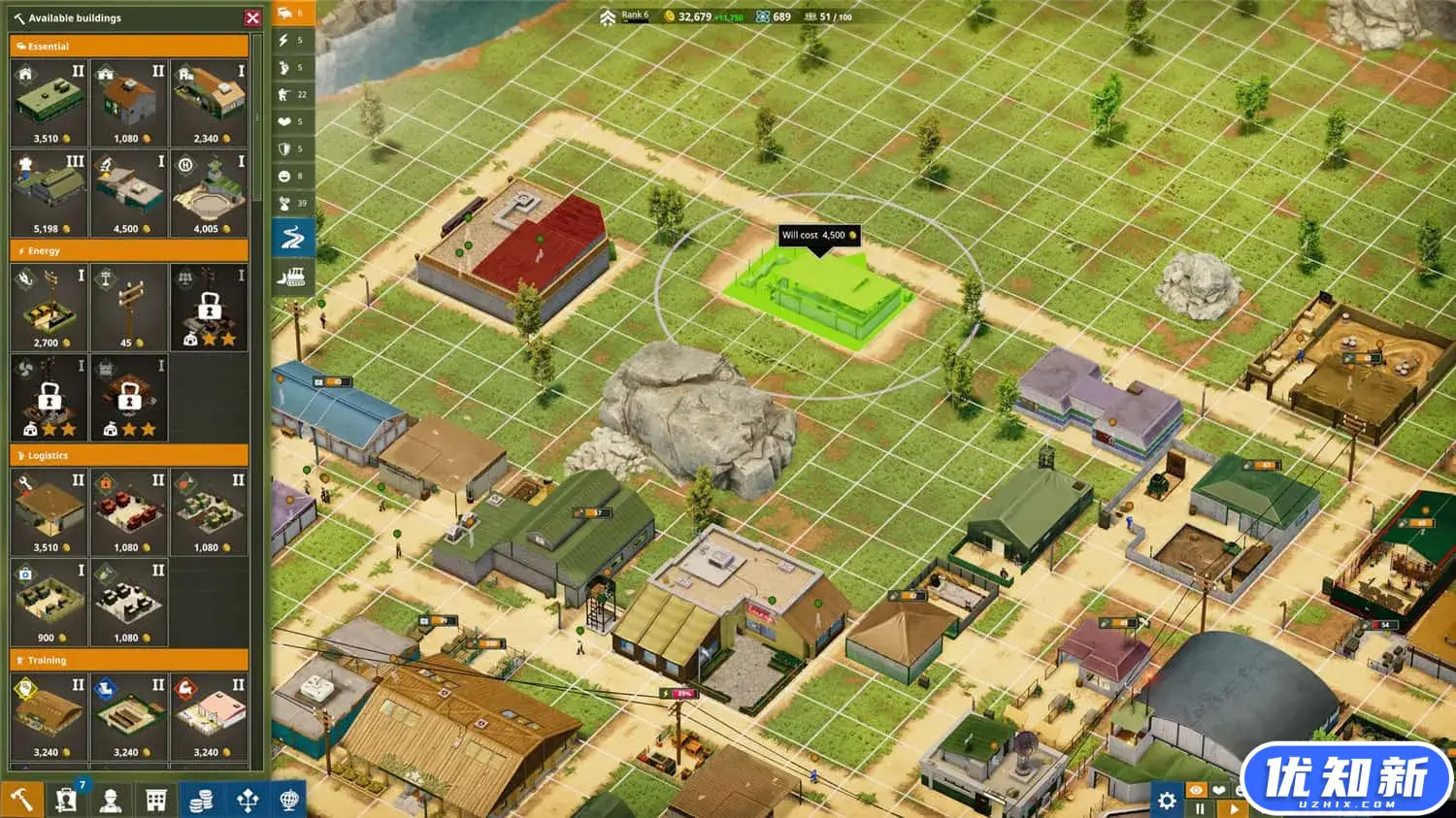Open the staff recruitment worker icon

point(110,799)
